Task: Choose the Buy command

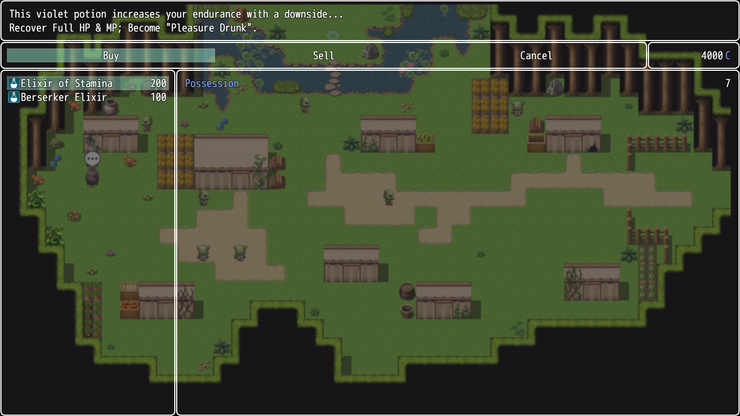Action: point(111,56)
